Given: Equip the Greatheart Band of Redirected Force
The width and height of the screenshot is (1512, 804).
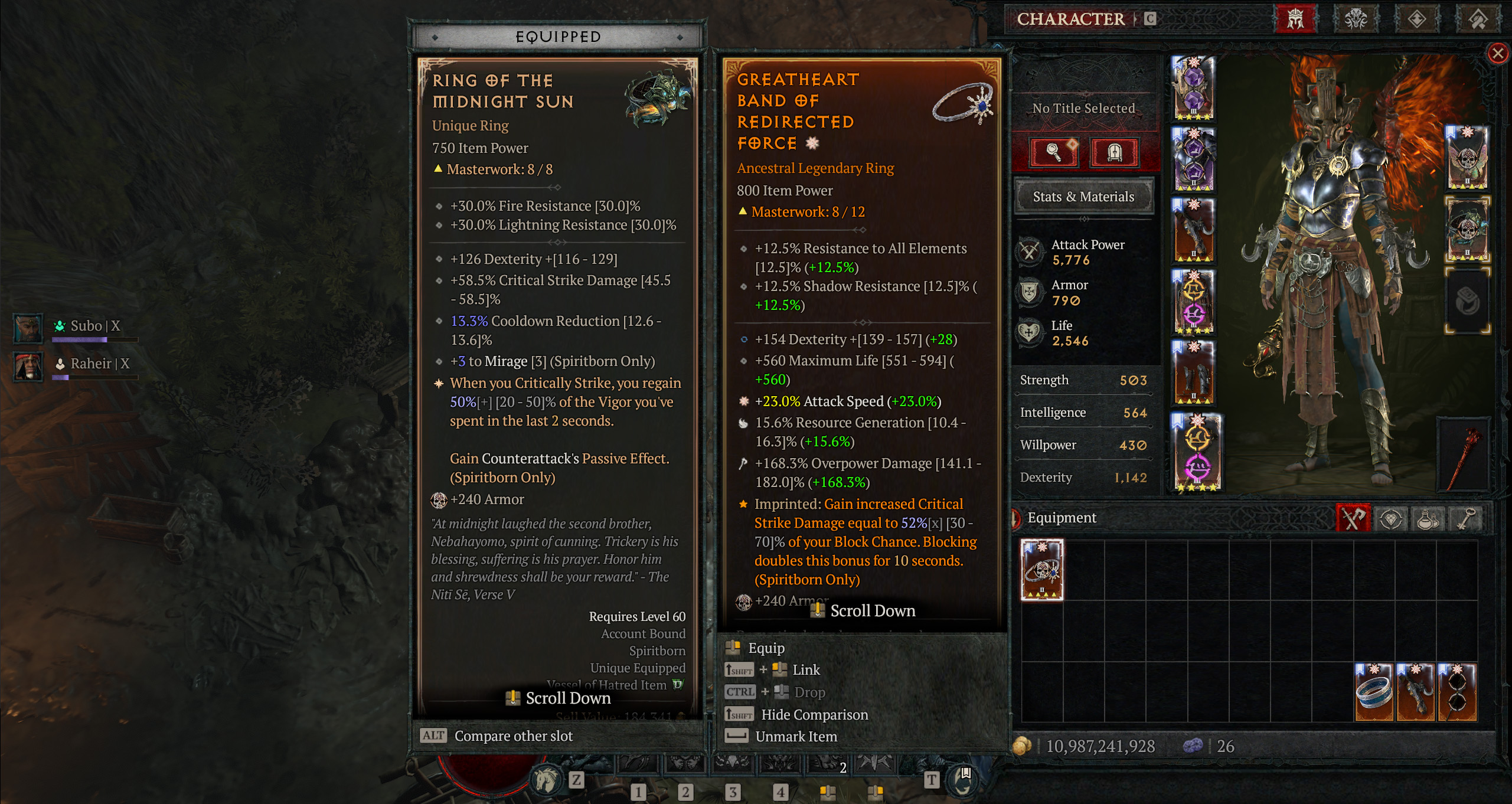Looking at the screenshot, I should (766, 648).
